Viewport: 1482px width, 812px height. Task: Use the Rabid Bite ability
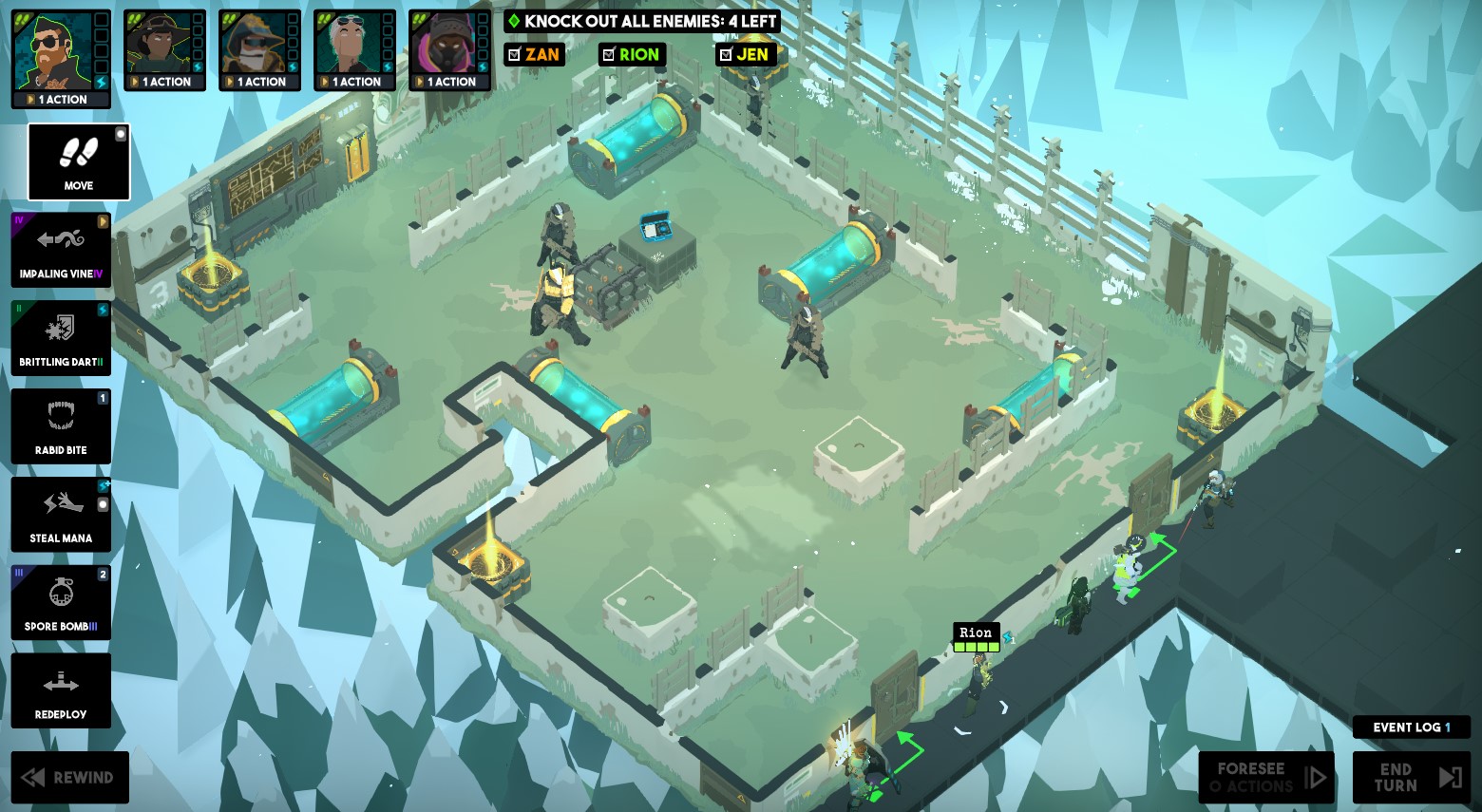click(x=61, y=425)
